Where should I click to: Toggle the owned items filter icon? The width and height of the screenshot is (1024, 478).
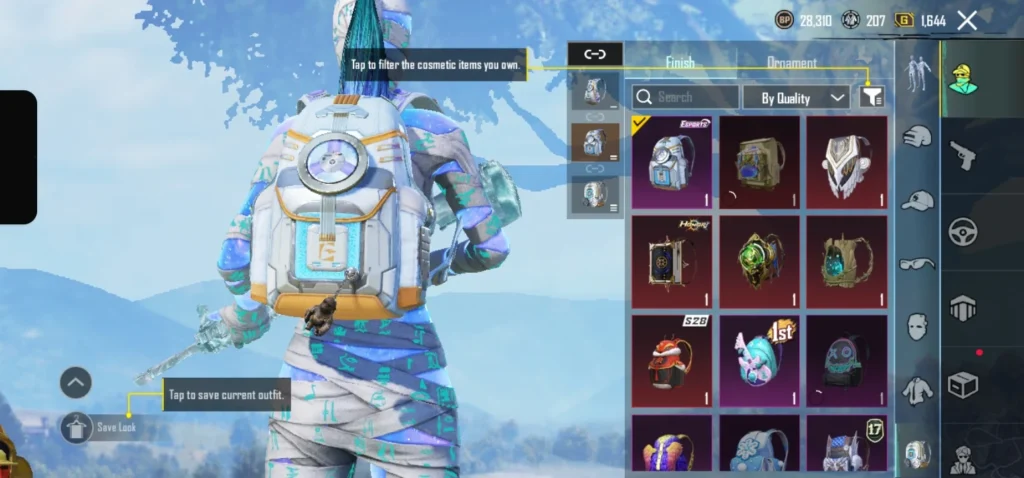click(871, 96)
